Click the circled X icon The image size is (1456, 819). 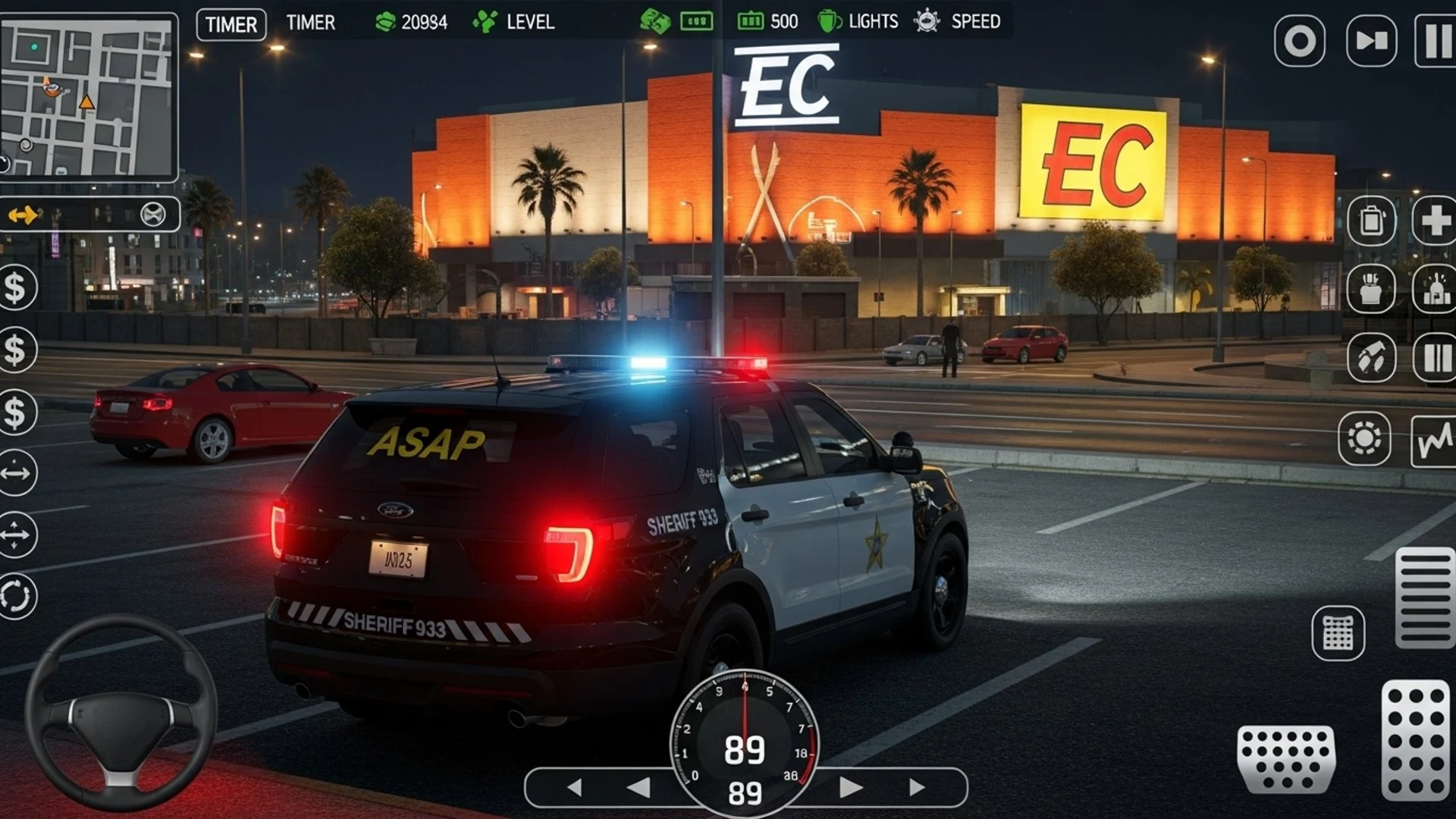click(153, 215)
